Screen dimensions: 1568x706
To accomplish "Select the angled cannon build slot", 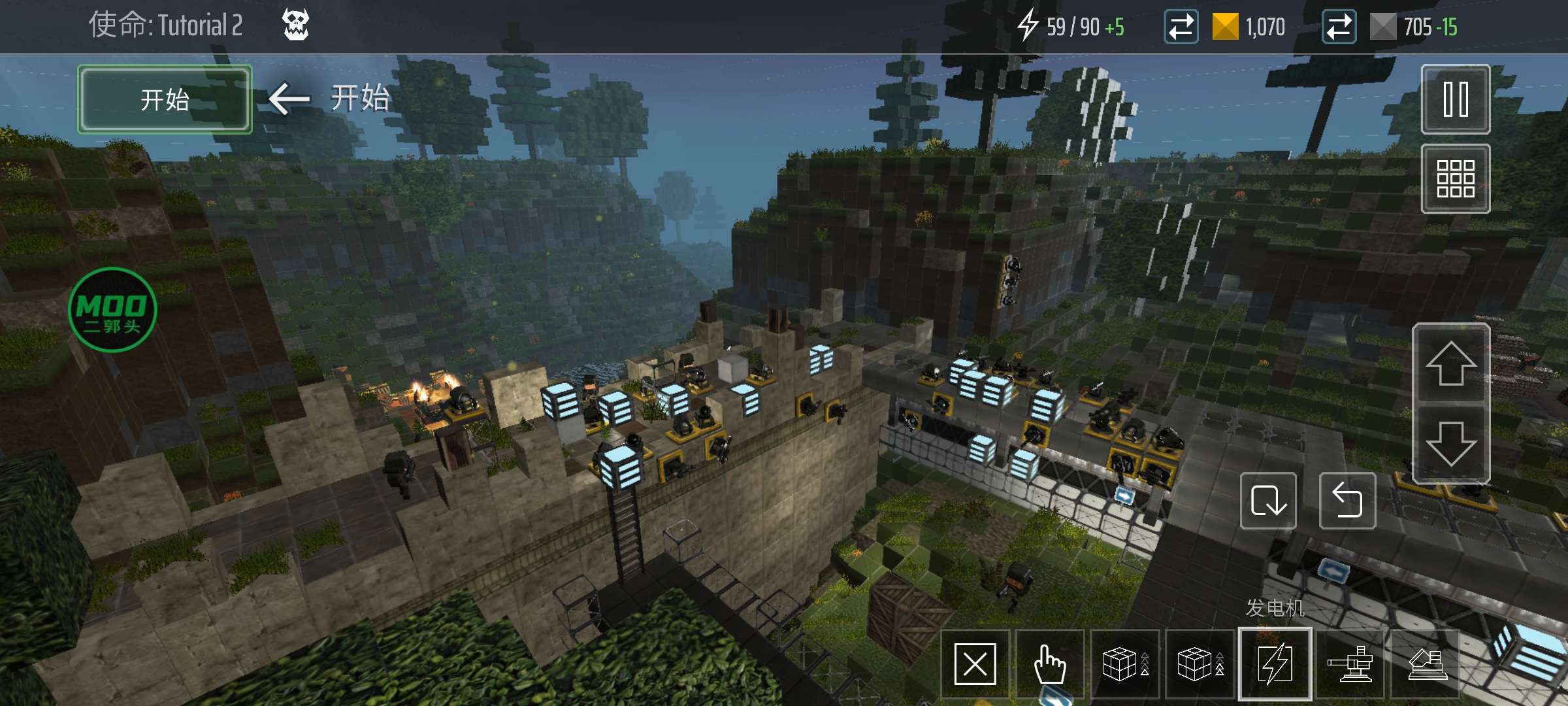I will (x=1425, y=665).
